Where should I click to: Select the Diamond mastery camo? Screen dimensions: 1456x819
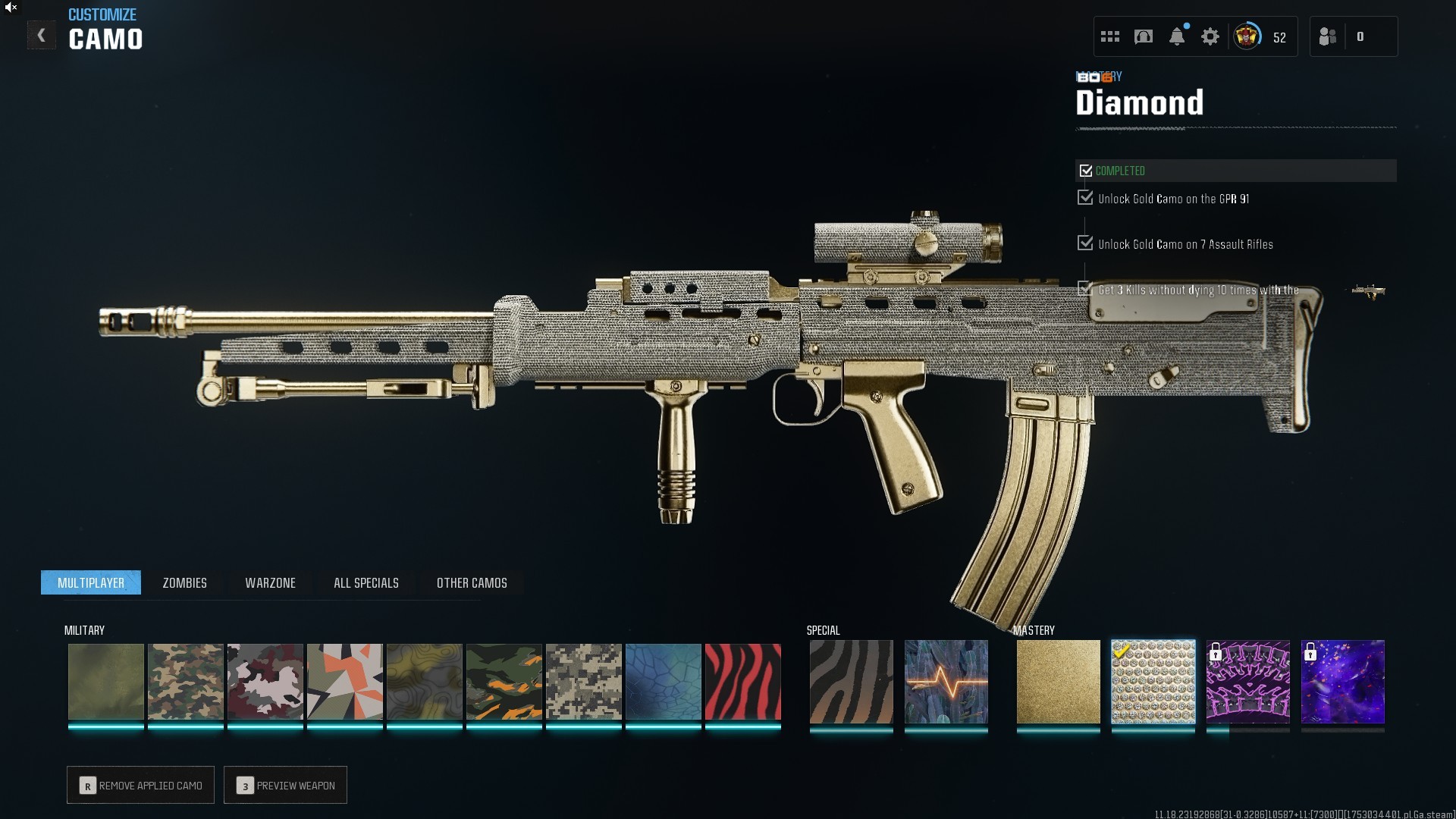[x=1153, y=682]
